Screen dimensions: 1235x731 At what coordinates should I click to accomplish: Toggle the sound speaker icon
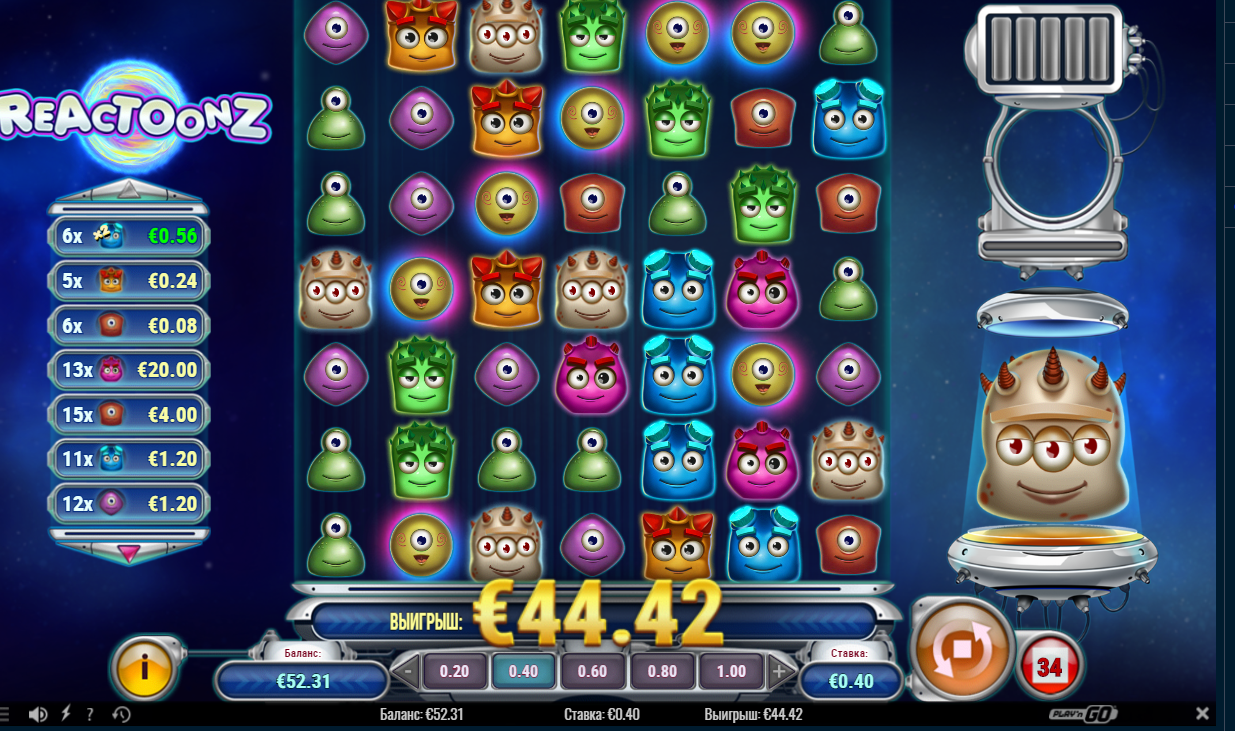point(38,714)
